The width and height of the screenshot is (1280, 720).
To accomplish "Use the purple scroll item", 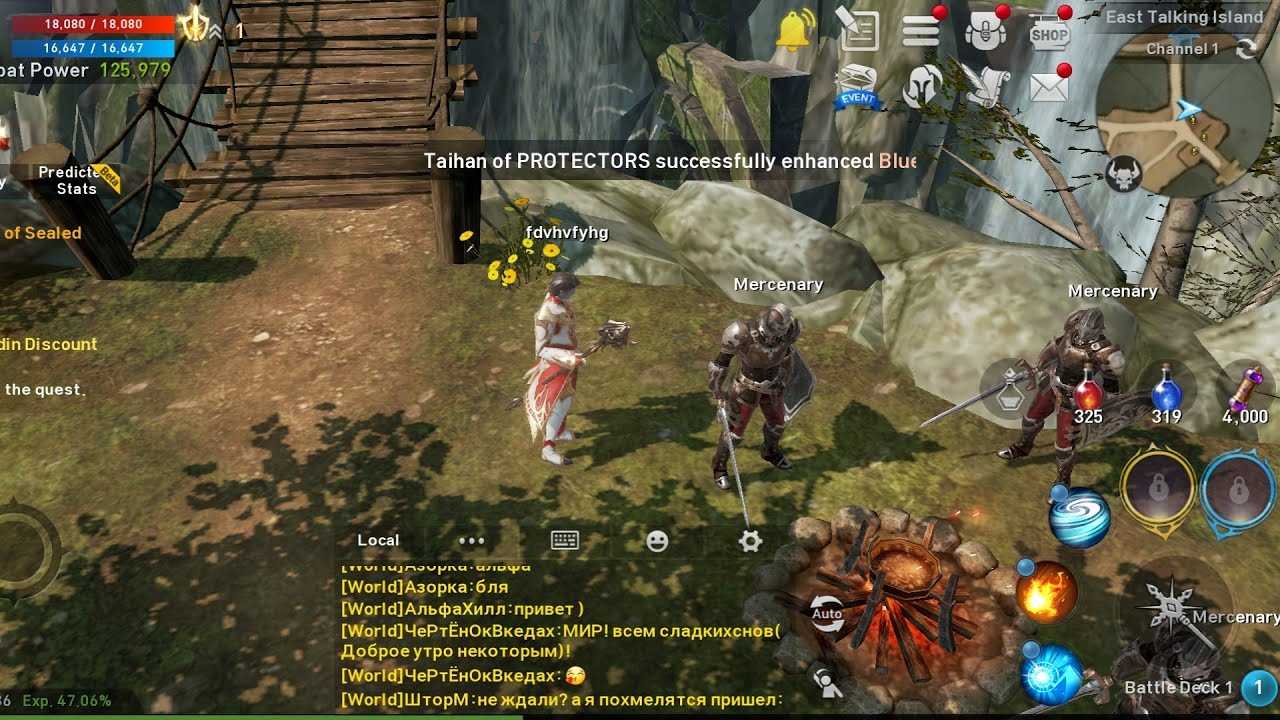I will tap(1246, 393).
